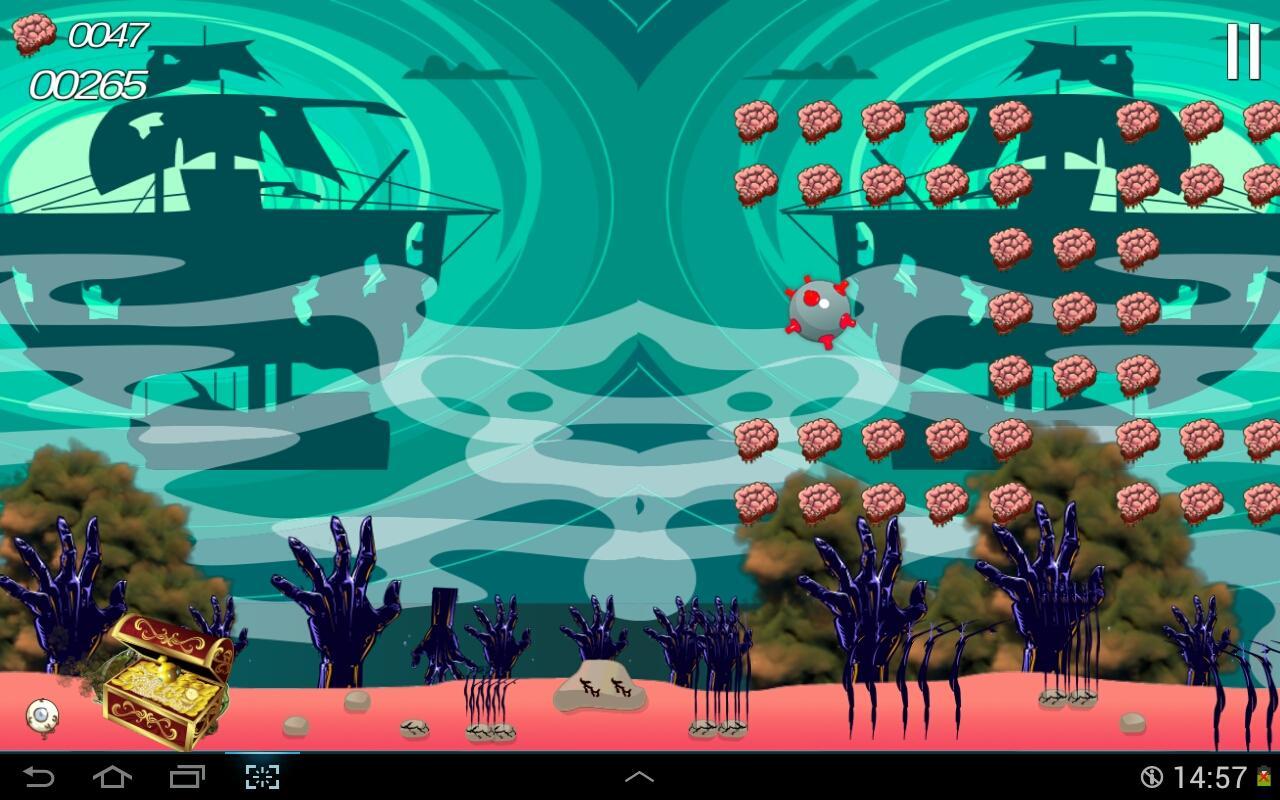1280x800 pixels.
Task: Tap the Android back button
Action: coord(39,777)
